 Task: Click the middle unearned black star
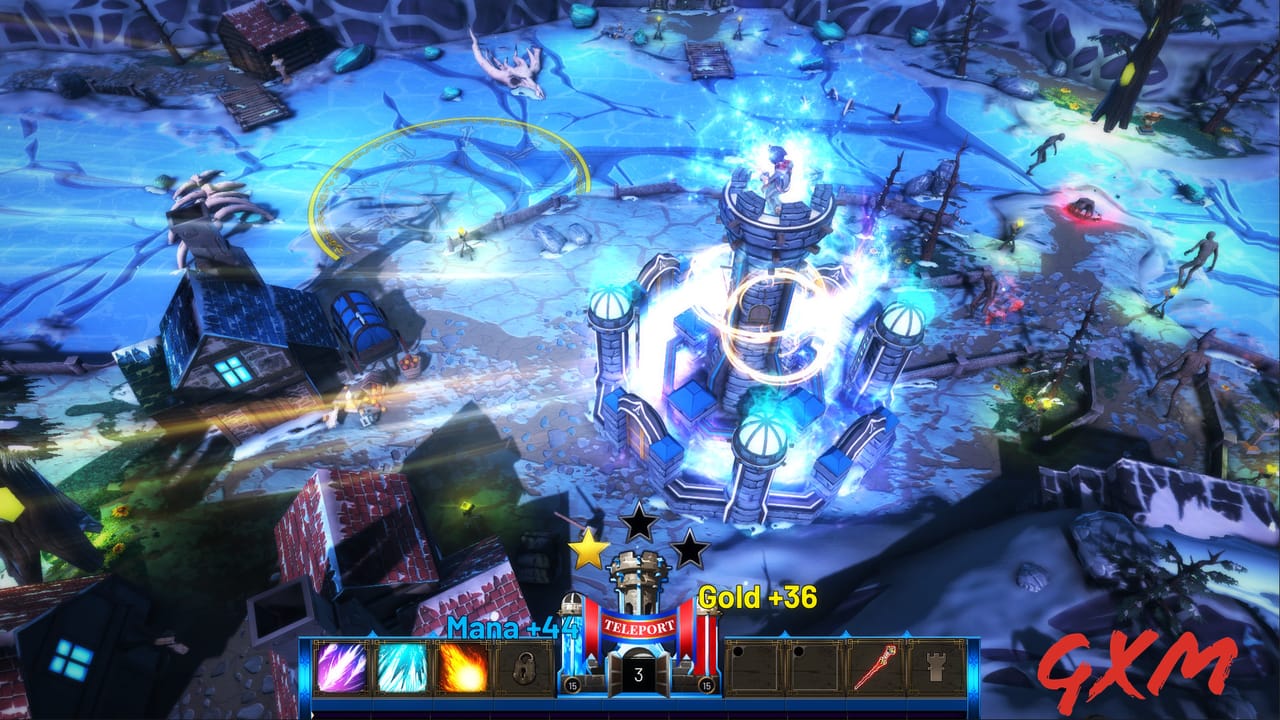pyautogui.click(x=640, y=521)
